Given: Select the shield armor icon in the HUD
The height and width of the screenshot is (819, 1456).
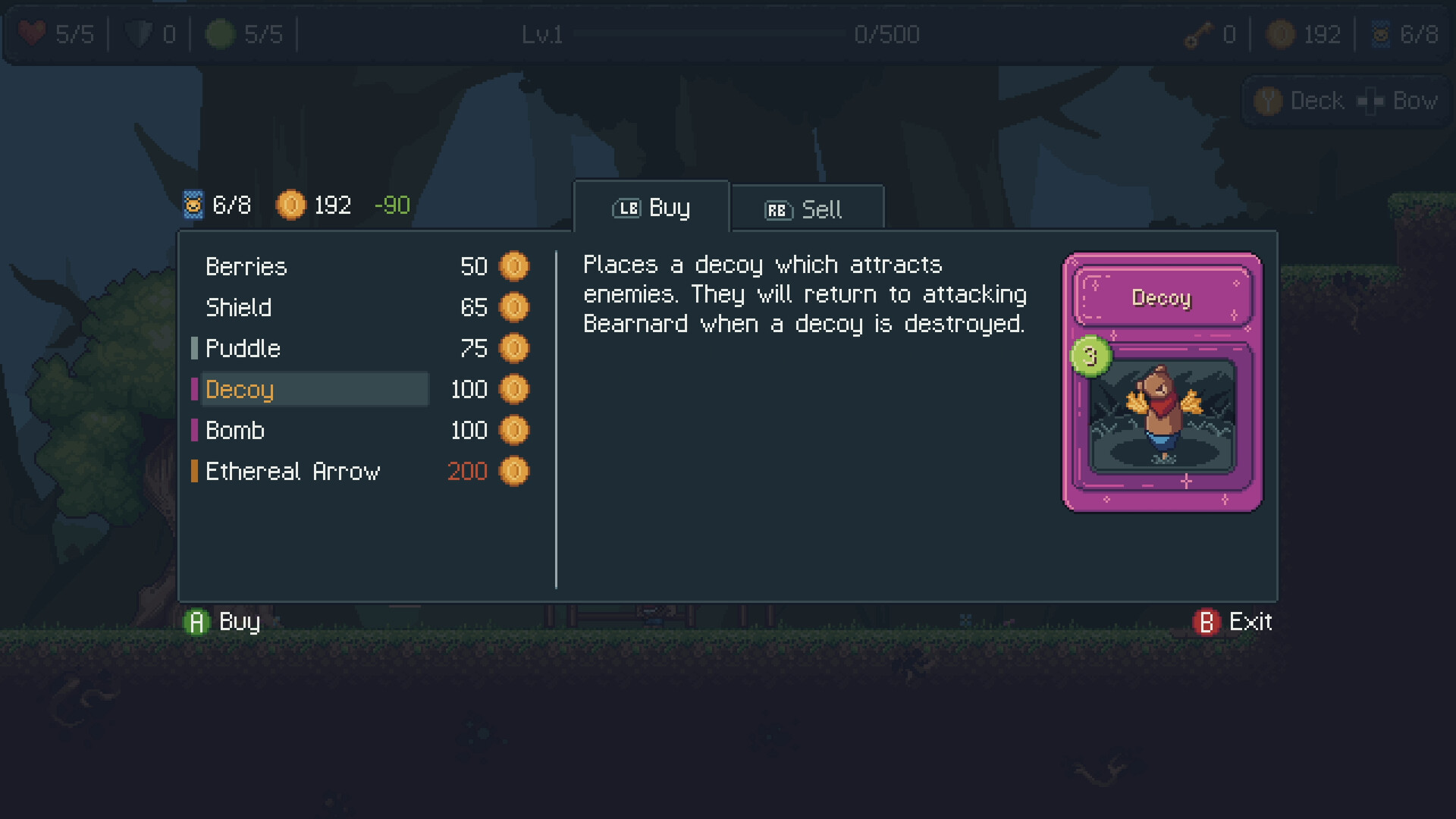Looking at the screenshot, I should pyautogui.click(x=140, y=33).
